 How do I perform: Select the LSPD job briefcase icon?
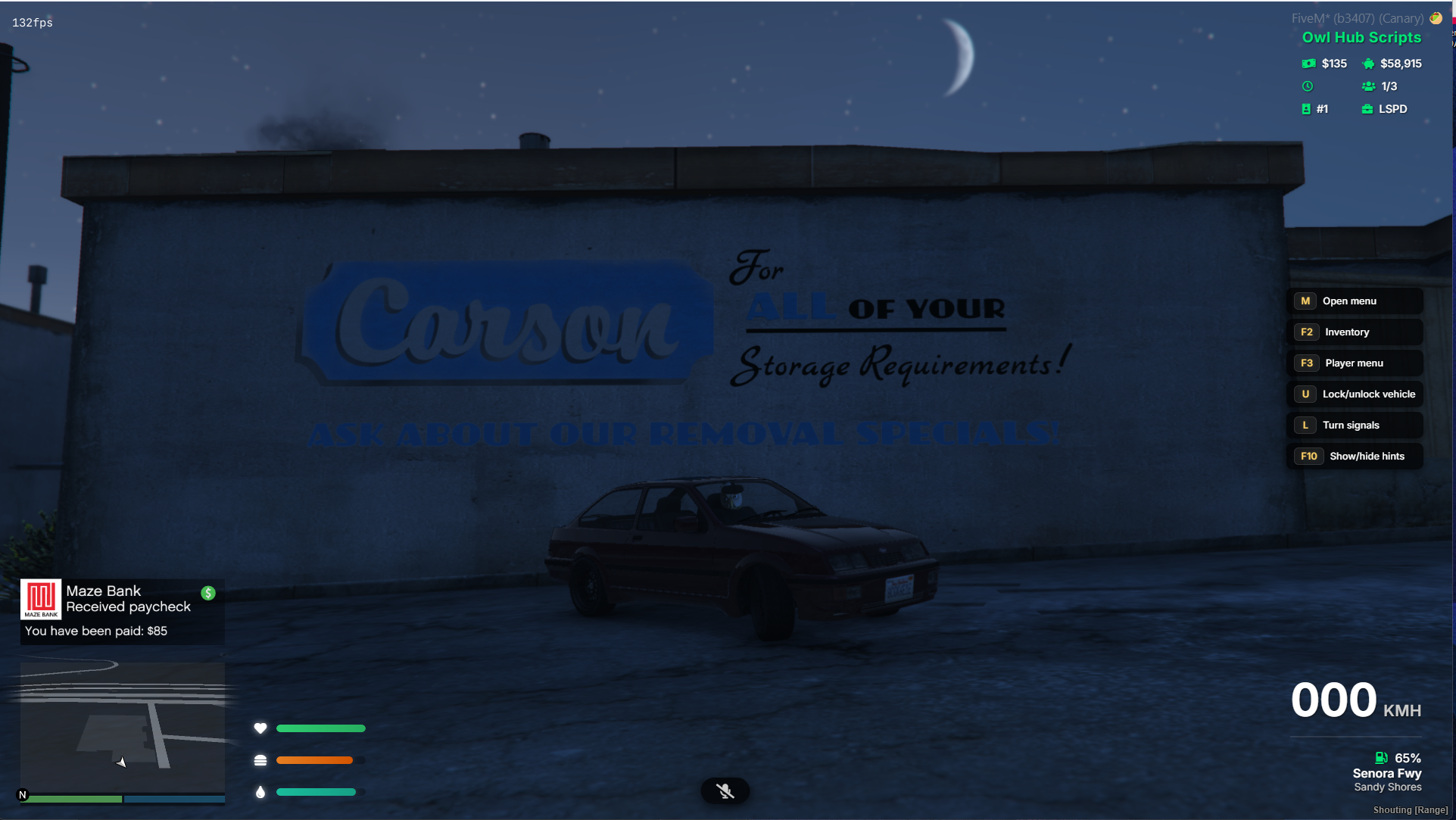coord(1367,109)
